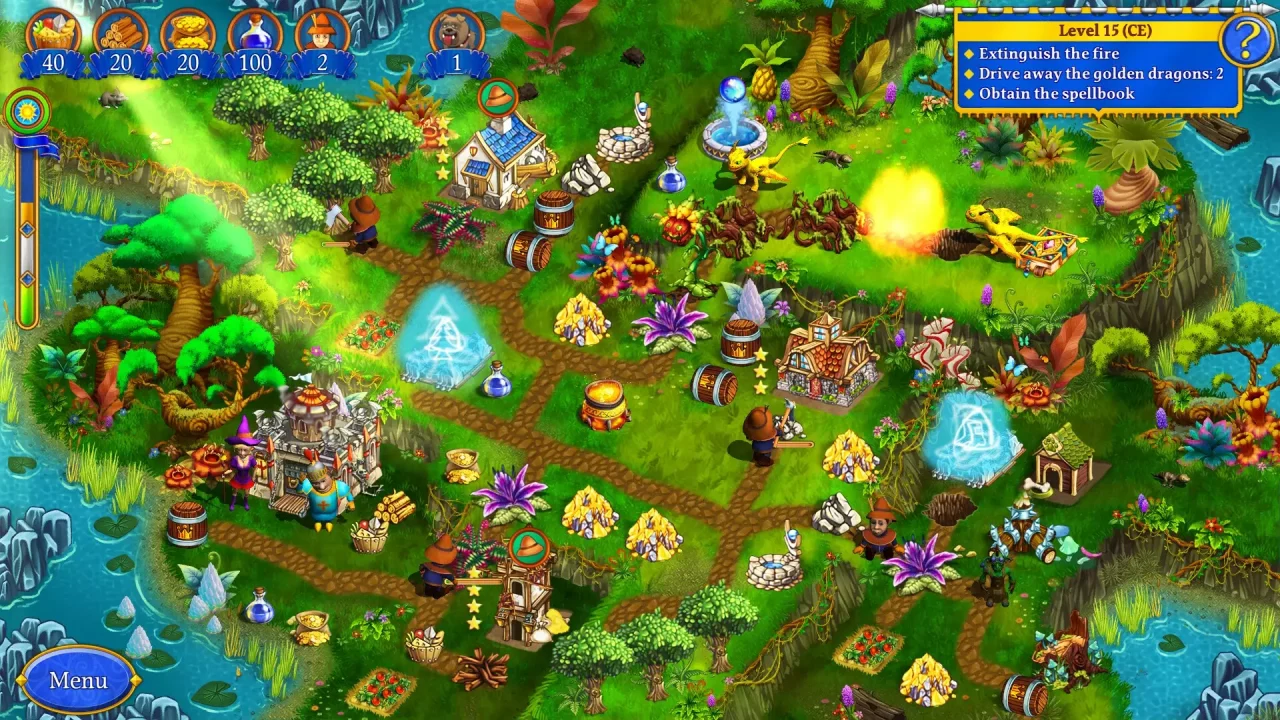The image size is (1280, 720).
Task: Click the Menu button
Action: 78,679
